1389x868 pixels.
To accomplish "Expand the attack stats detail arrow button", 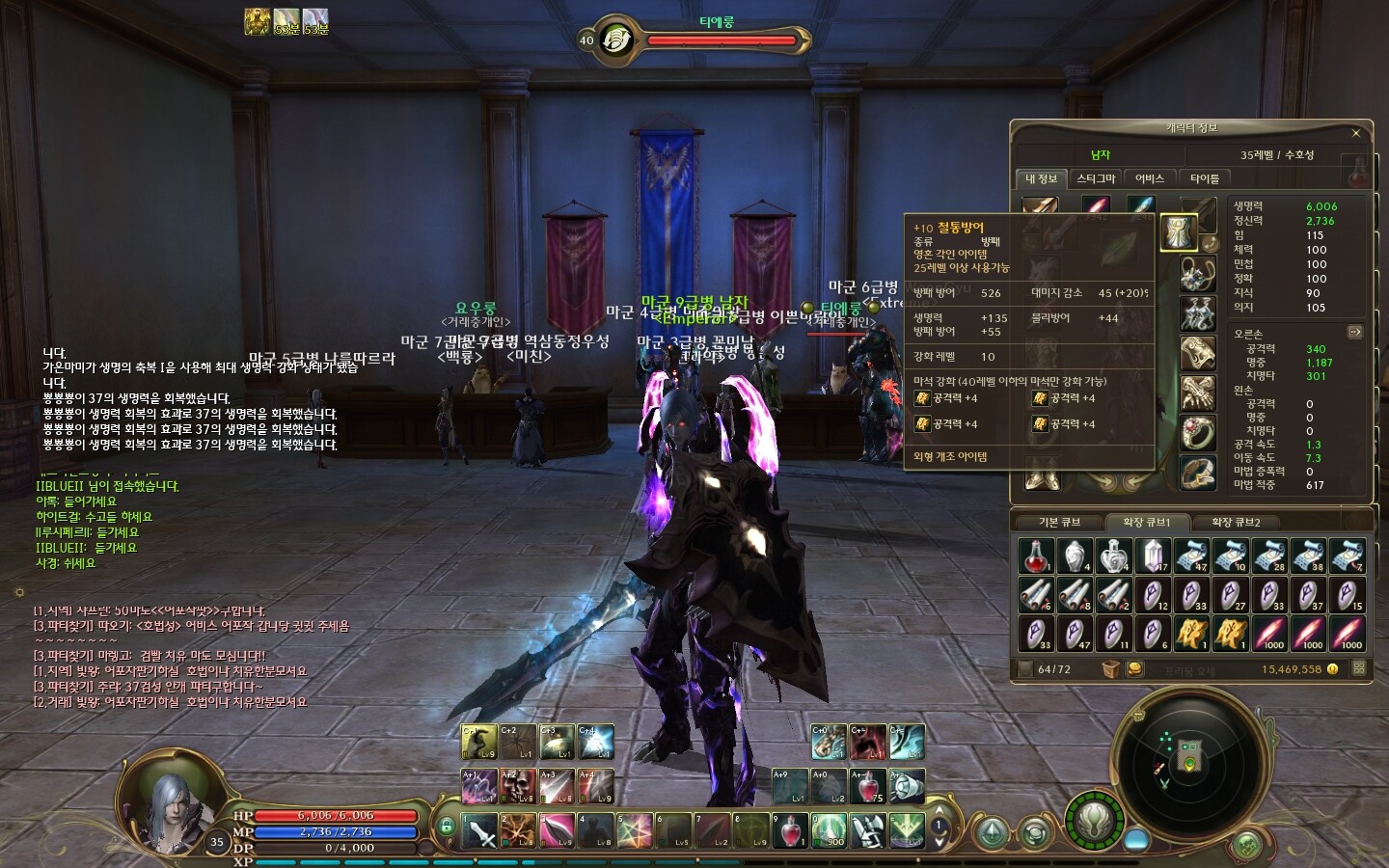I will coord(1354,332).
